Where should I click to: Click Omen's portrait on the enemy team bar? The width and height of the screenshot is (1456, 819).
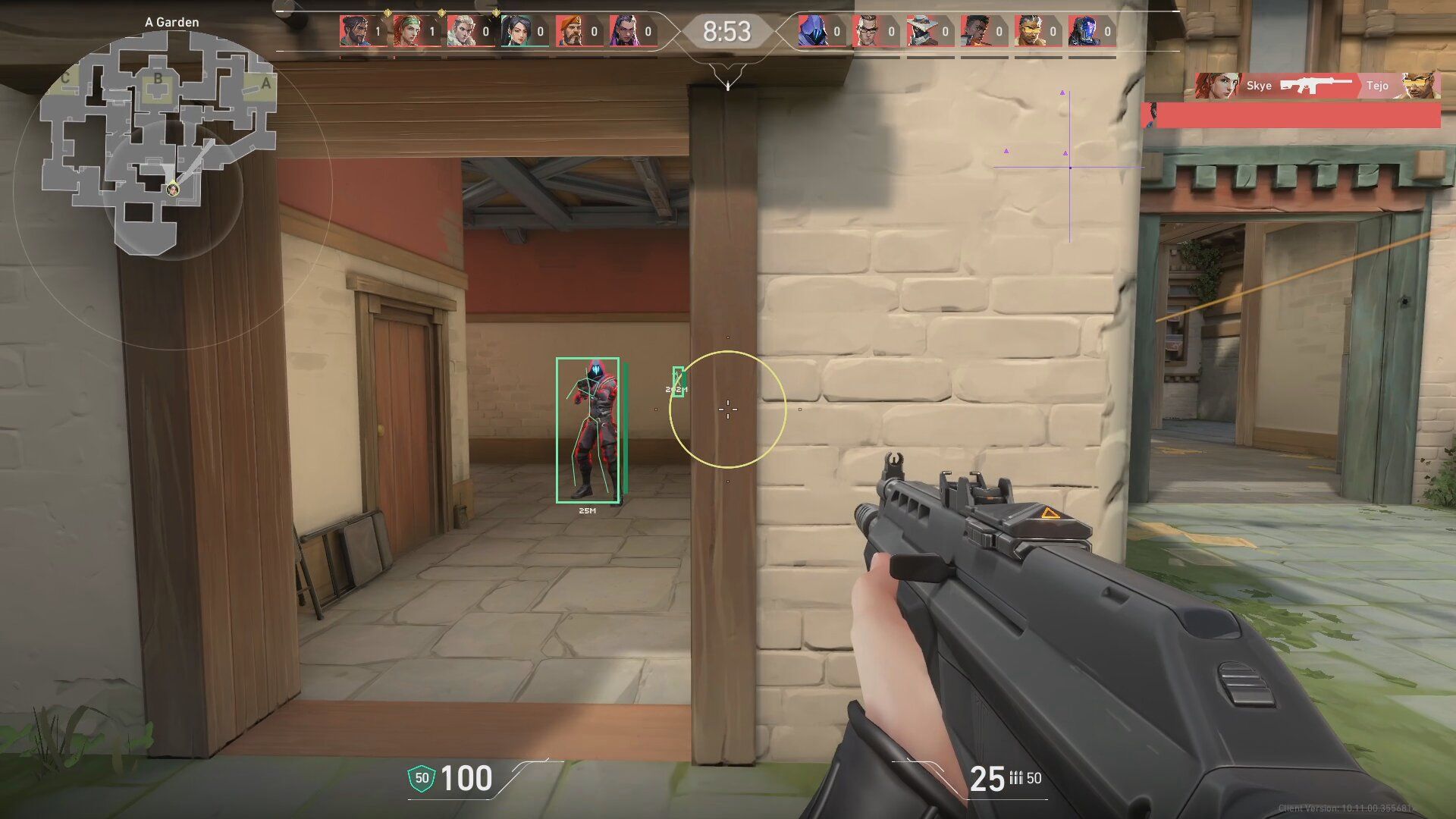[x=811, y=33]
